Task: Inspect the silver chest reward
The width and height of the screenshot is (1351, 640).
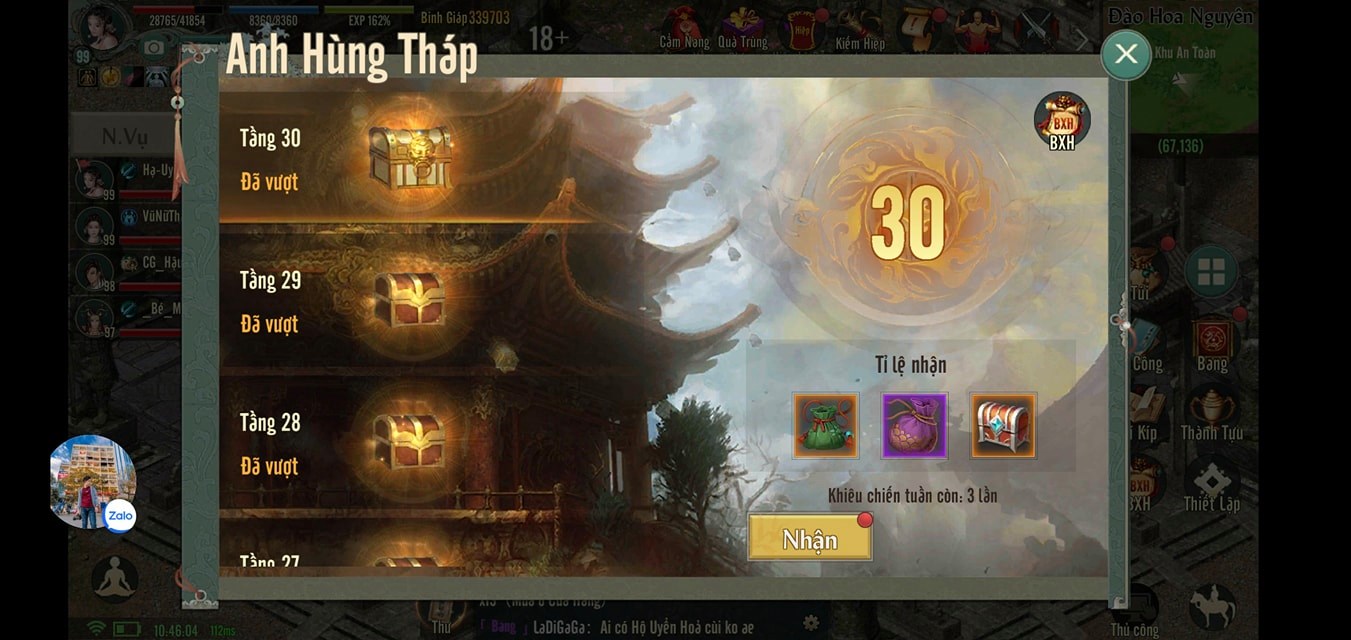Action: click(1003, 425)
